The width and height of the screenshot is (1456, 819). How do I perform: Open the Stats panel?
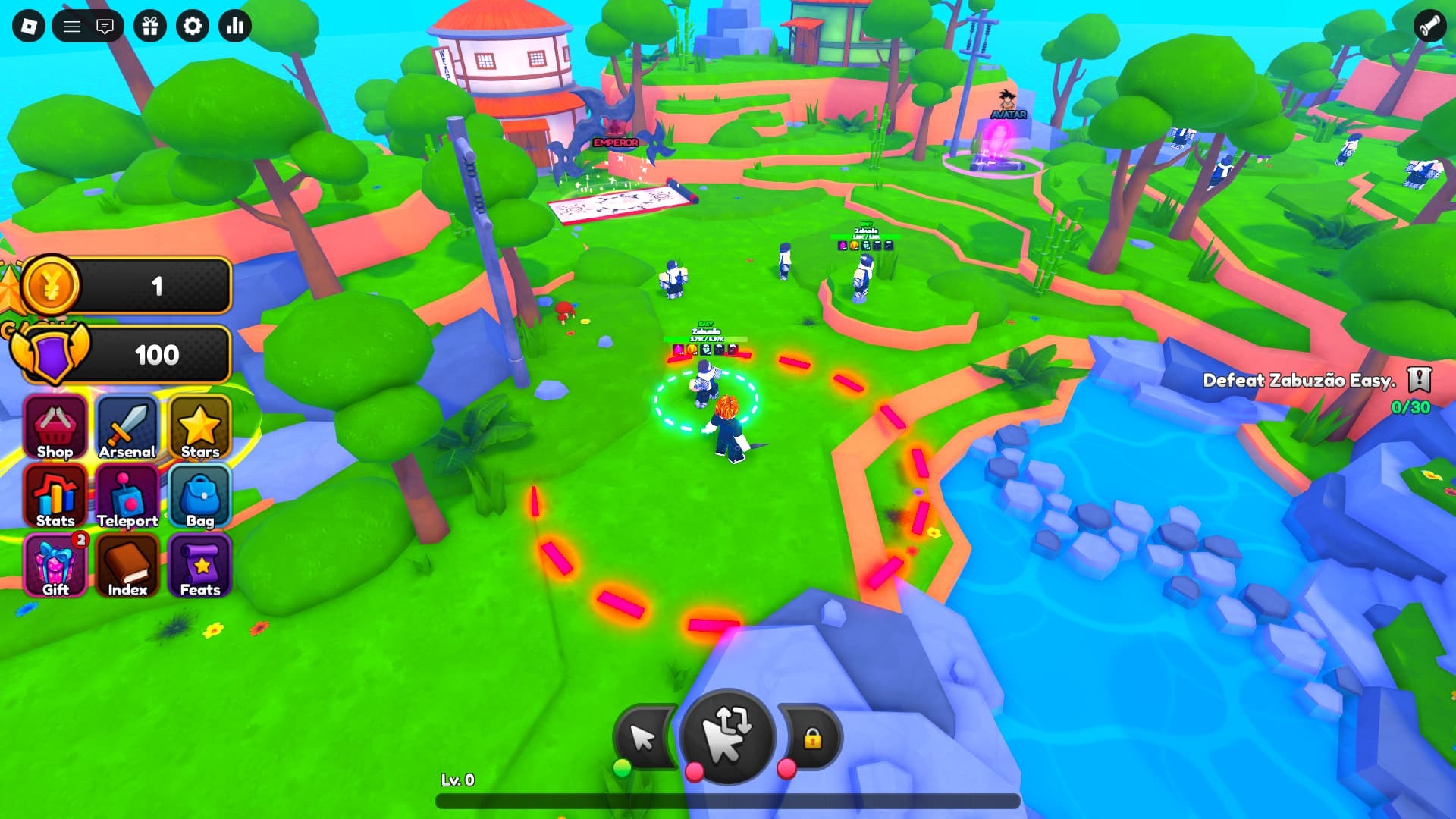pyautogui.click(x=55, y=497)
